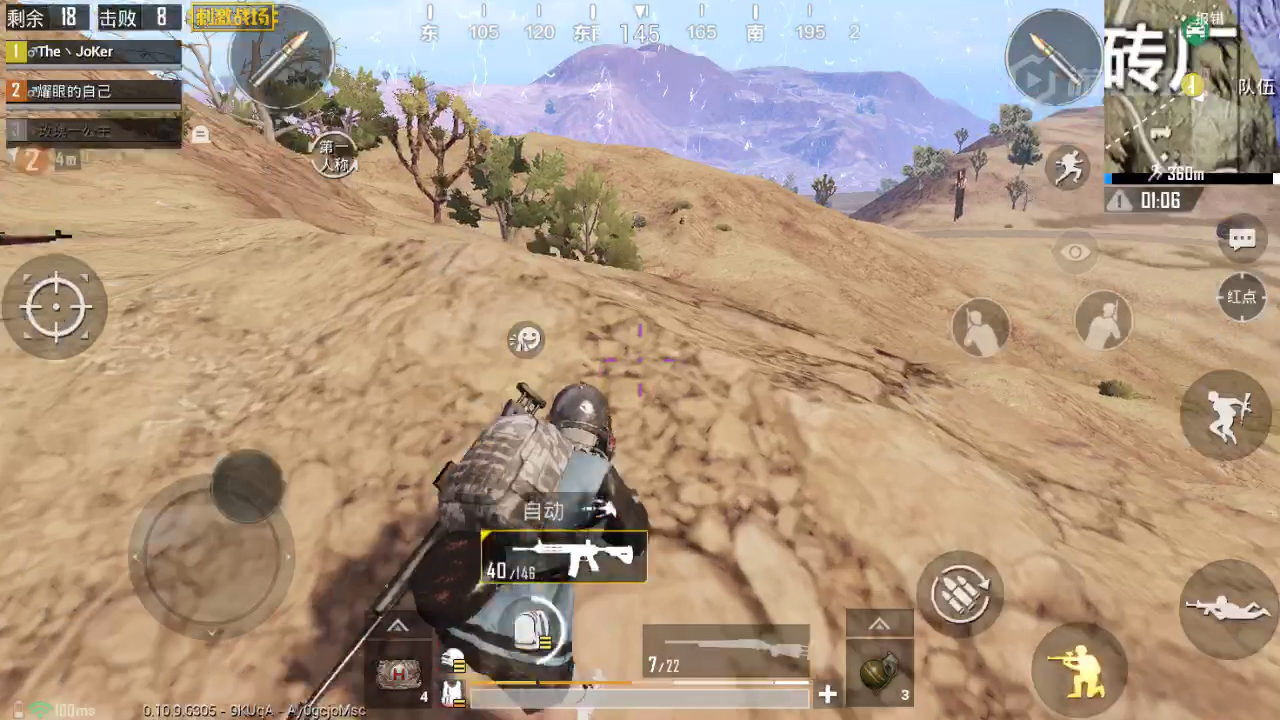The width and height of the screenshot is (1280, 720).
Task: Reload the weapon with the bullets button
Action: tap(960, 594)
